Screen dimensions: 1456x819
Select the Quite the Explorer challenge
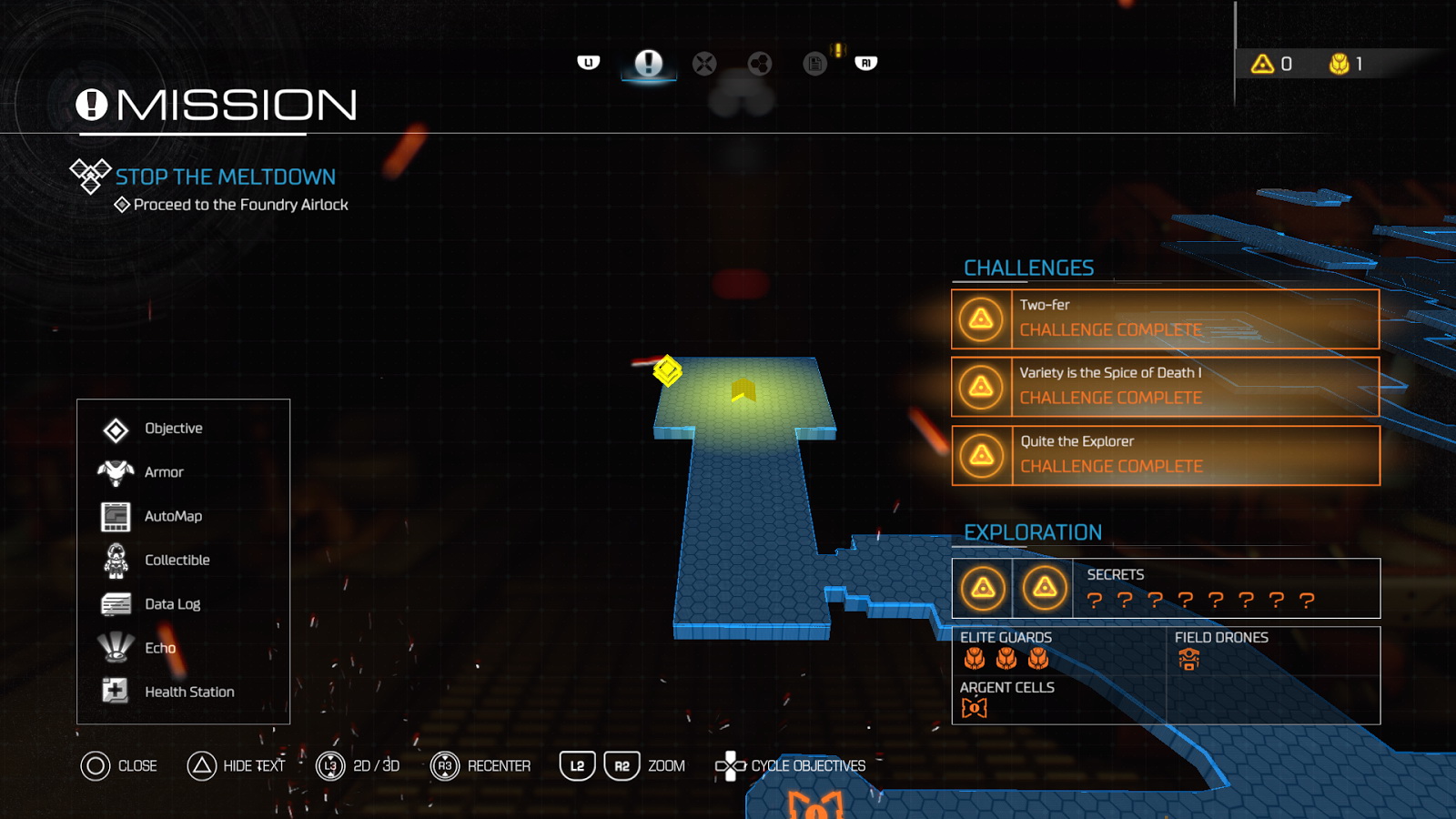[x=1165, y=455]
